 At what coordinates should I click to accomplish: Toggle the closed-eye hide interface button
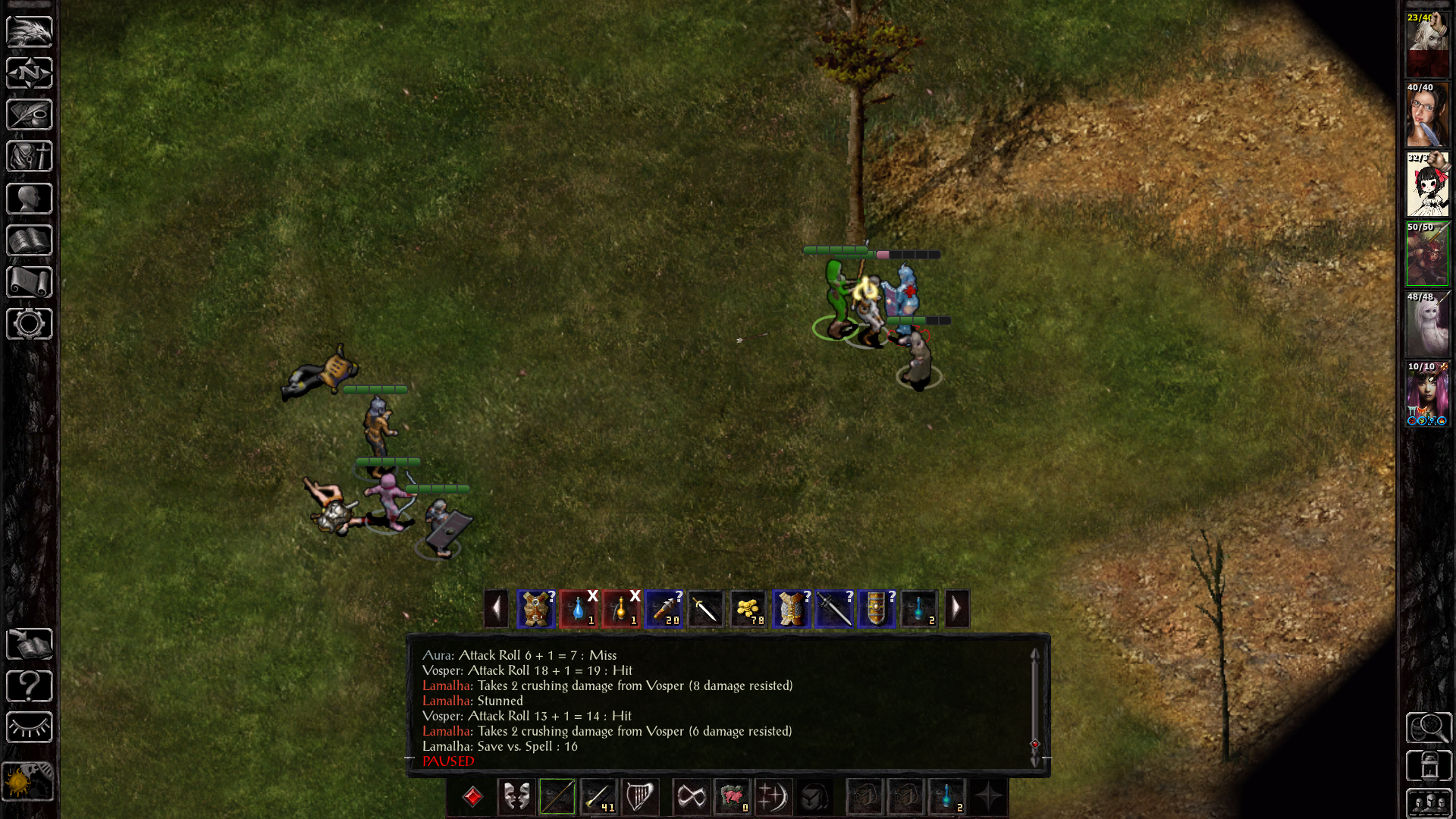pyautogui.click(x=30, y=728)
